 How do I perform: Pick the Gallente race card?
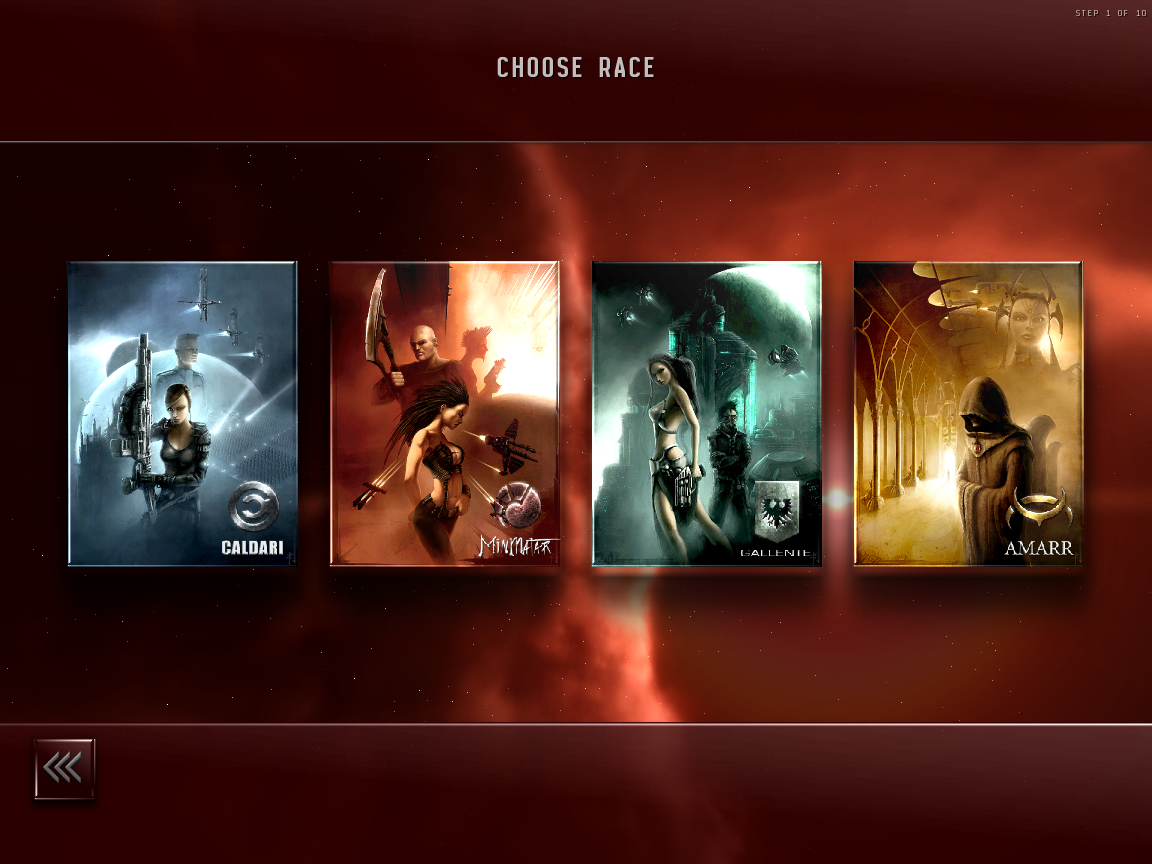point(706,413)
